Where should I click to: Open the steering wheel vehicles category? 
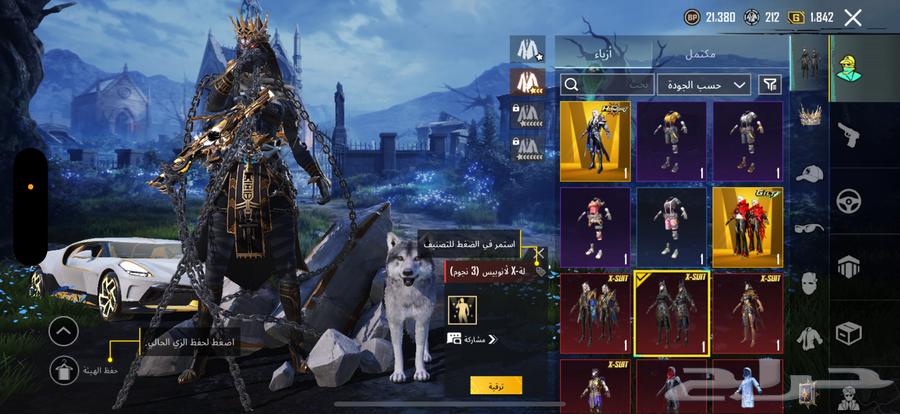(x=848, y=199)
